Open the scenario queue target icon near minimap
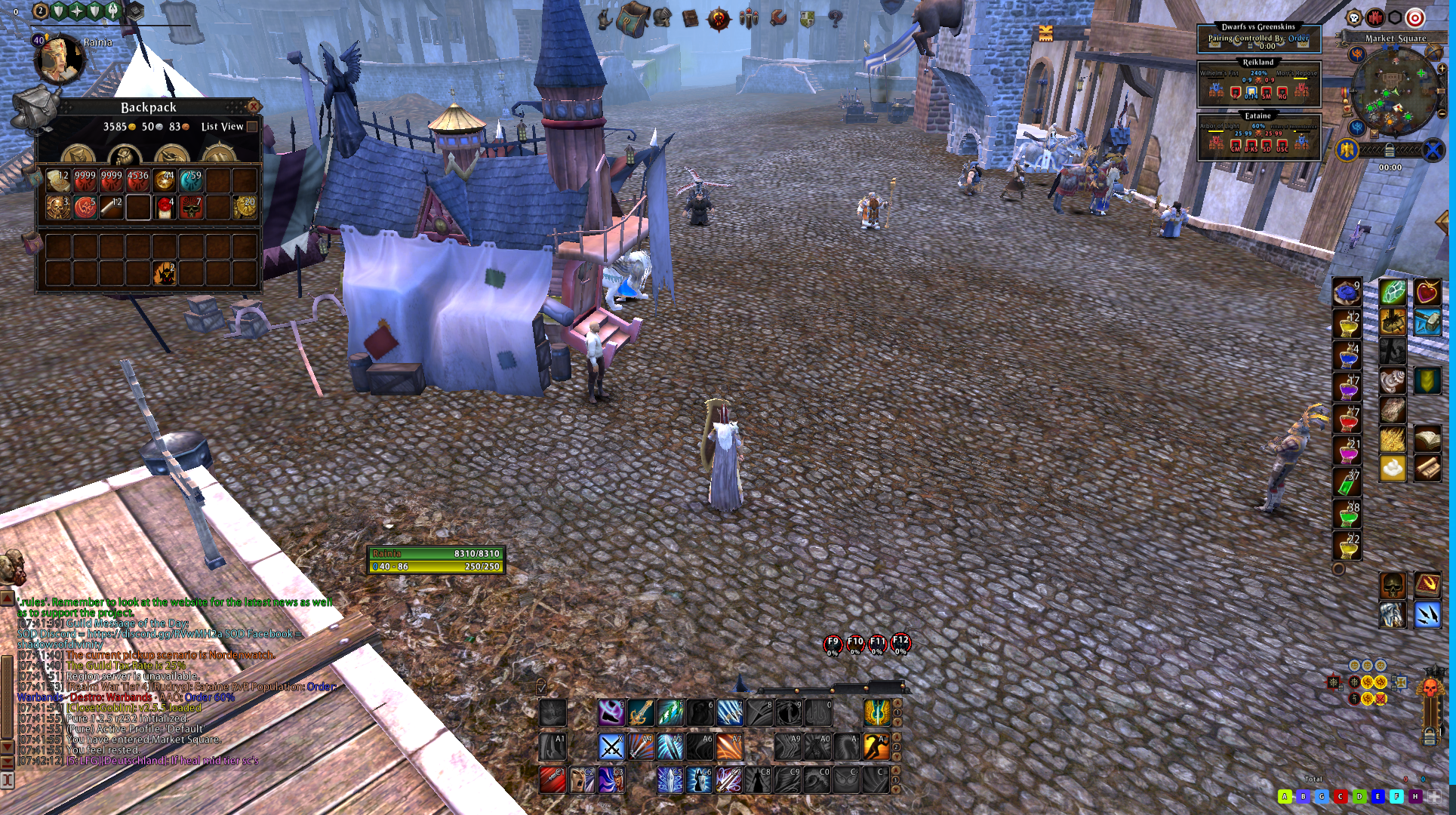The image size is (1456, 815). 1415,17
